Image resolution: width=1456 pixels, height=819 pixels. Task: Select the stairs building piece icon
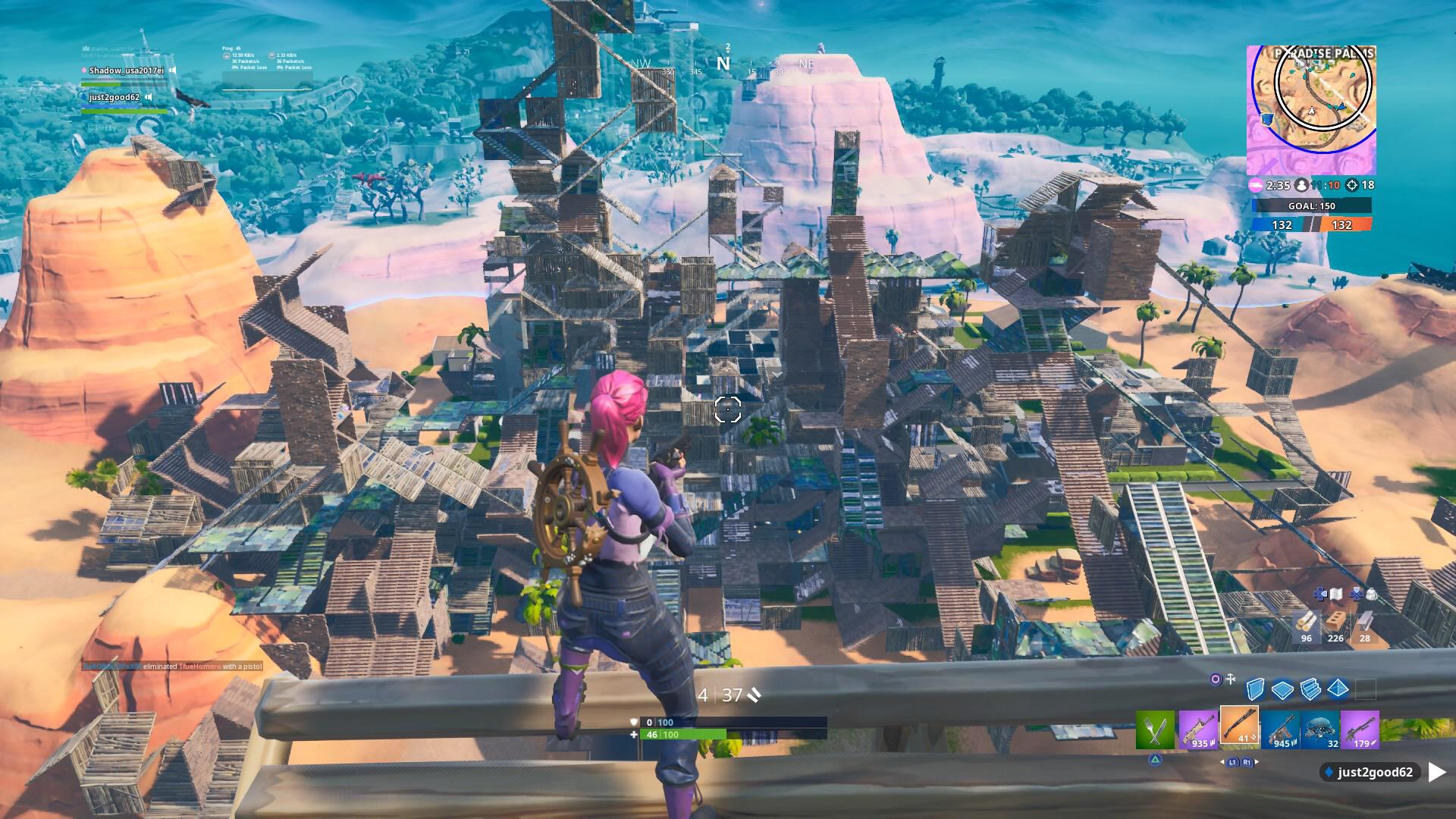coord(1311,689)
